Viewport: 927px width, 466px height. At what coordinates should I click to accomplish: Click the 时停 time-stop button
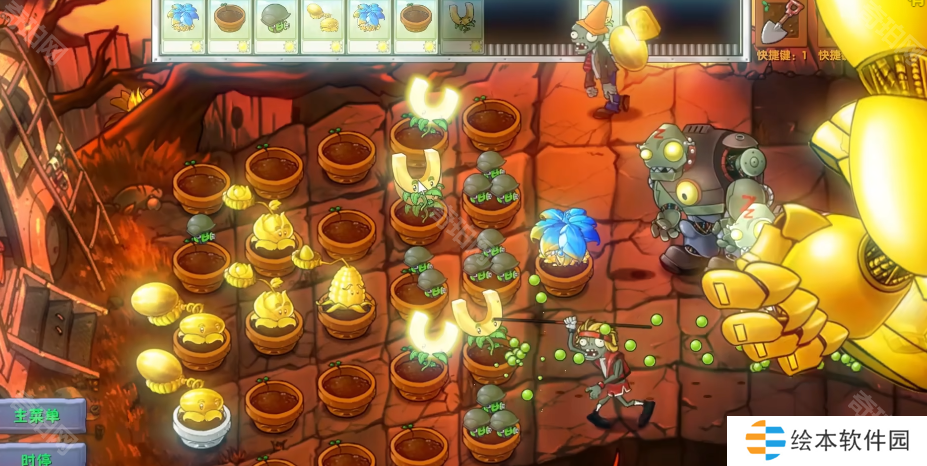39,457
